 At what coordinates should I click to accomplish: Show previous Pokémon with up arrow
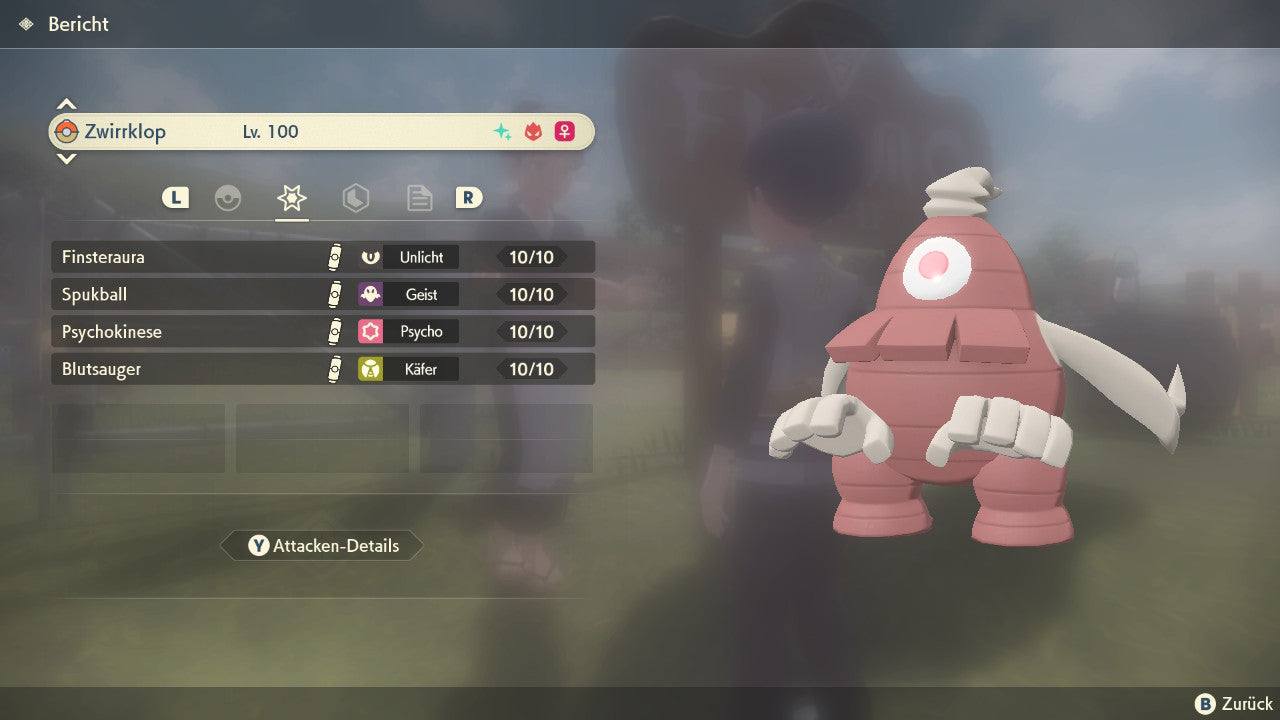(66, 104)
